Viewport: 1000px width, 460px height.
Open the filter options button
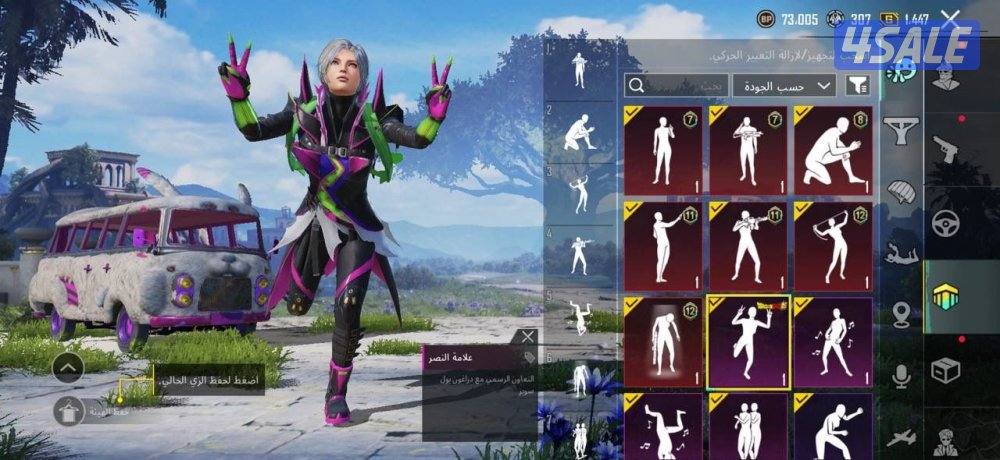(x=857, y=85)
